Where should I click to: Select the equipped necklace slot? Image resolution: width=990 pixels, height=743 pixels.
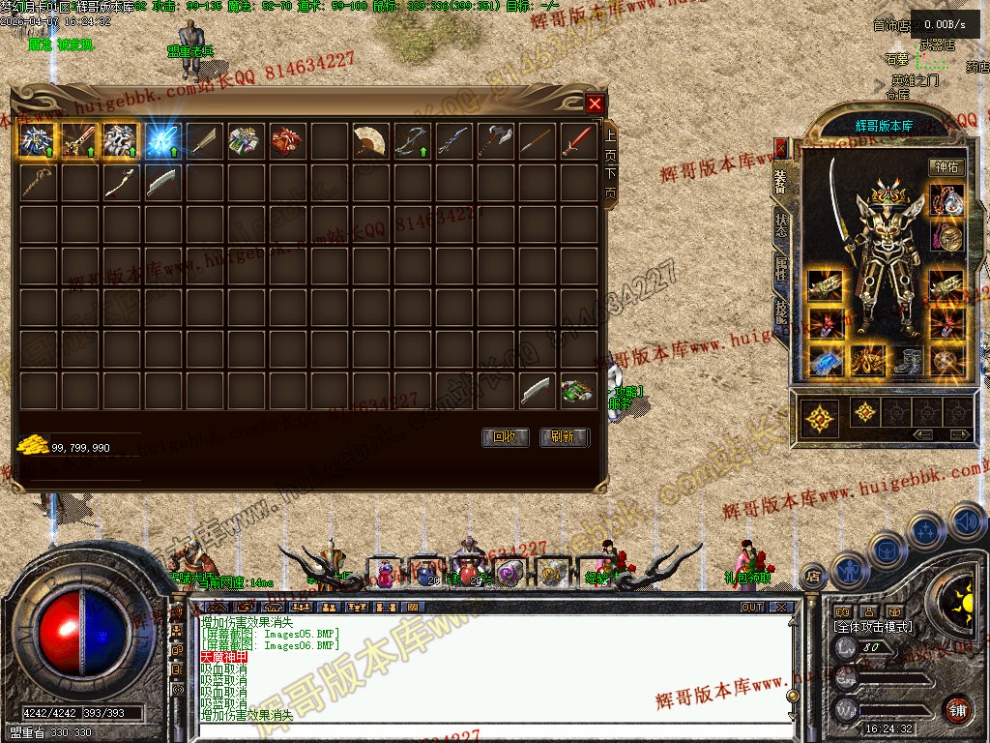point(946,200)
